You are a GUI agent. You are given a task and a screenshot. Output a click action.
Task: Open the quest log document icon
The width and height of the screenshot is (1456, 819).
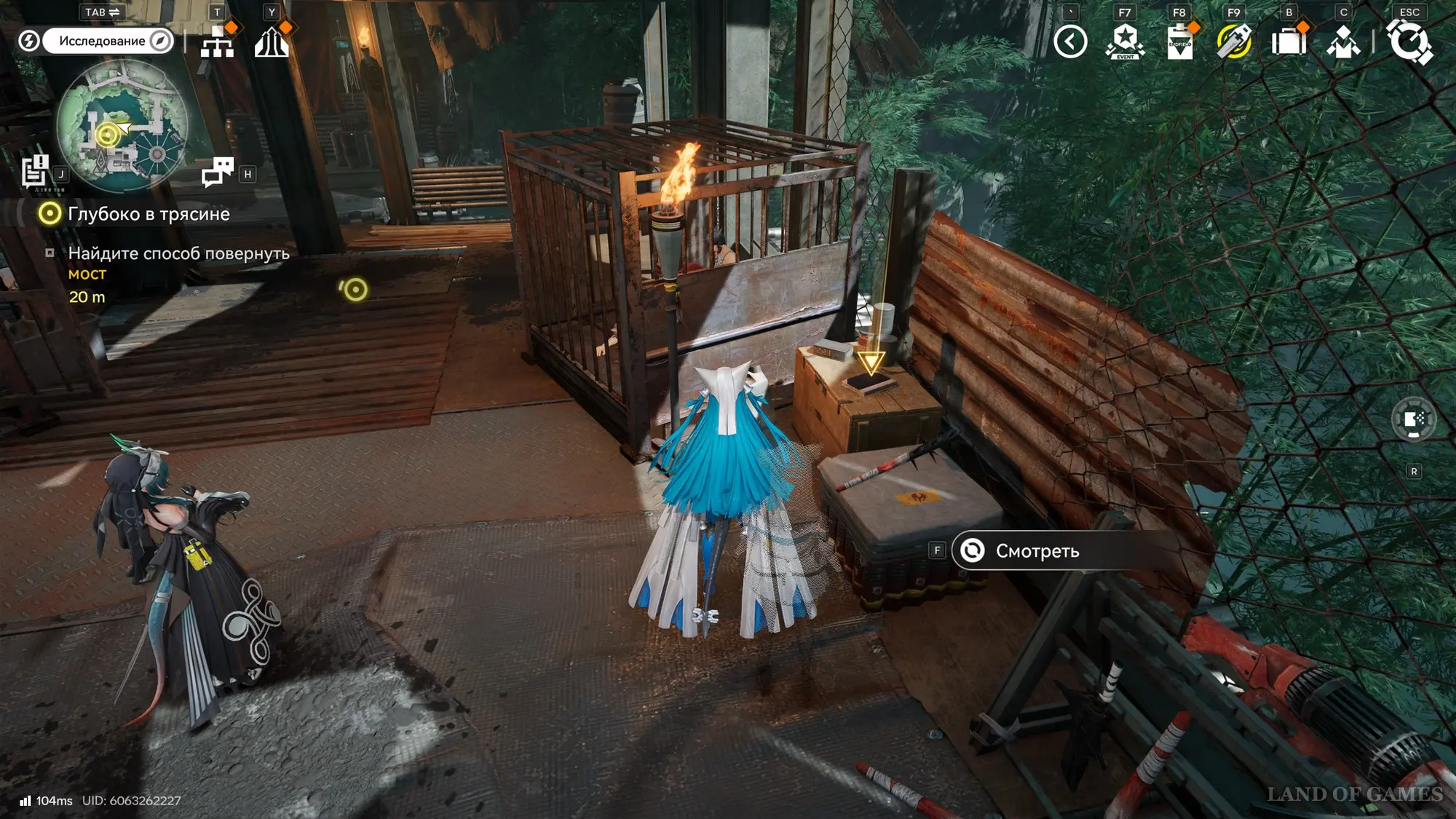(x=35, y=172)
